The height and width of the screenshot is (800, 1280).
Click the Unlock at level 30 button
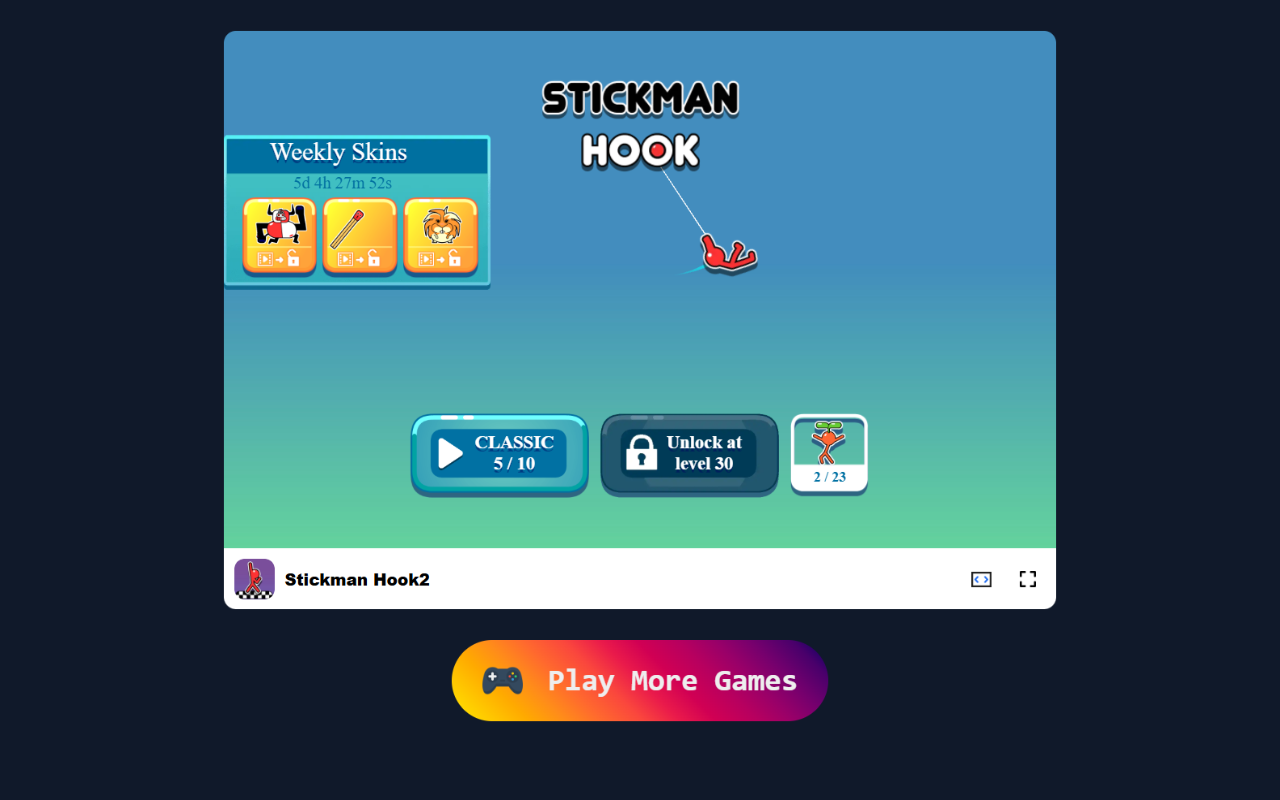click(x=688, y=454)
